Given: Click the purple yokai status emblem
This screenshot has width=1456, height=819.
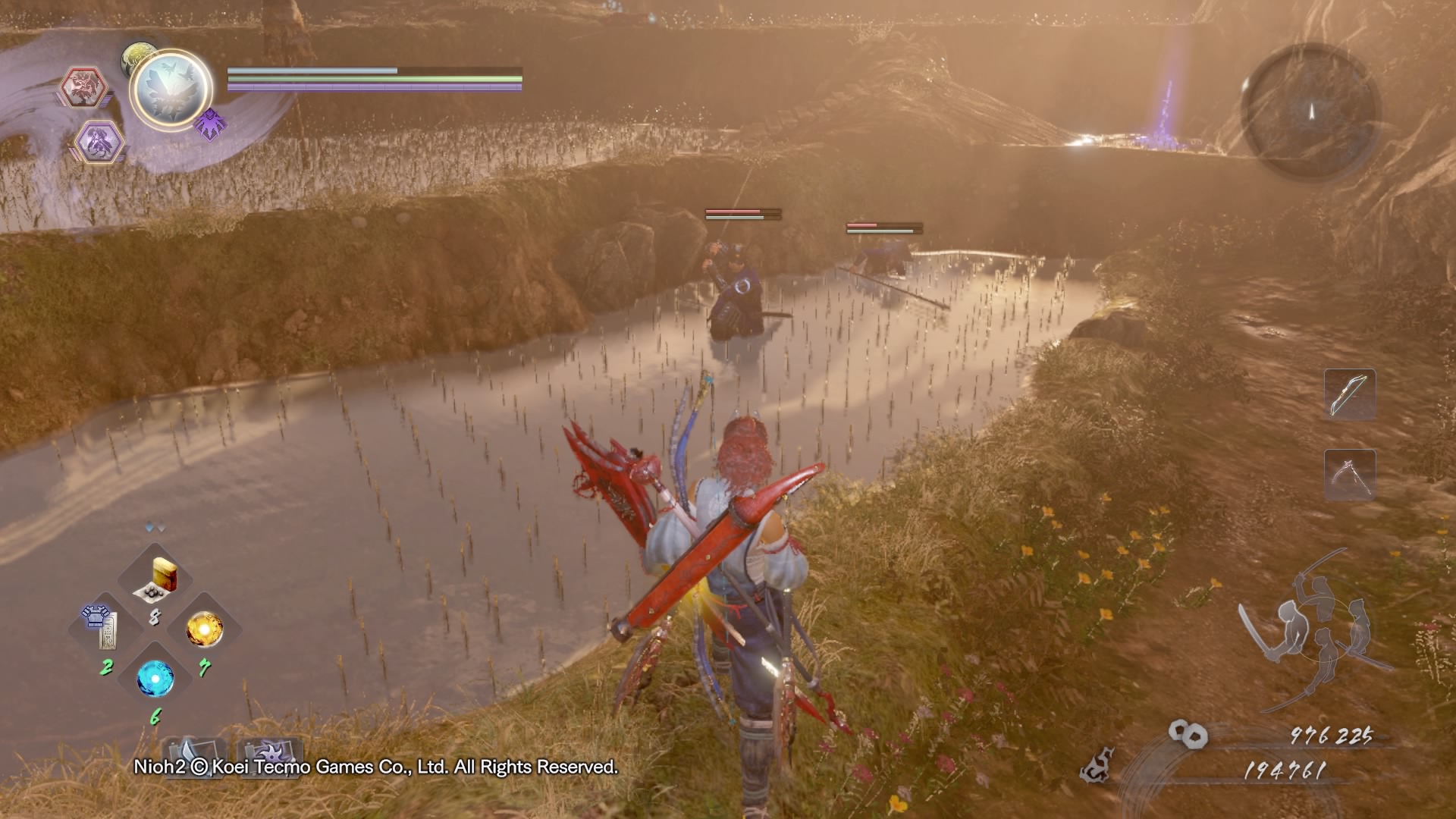Looking at the screenshot, I should tap(209, 123).
